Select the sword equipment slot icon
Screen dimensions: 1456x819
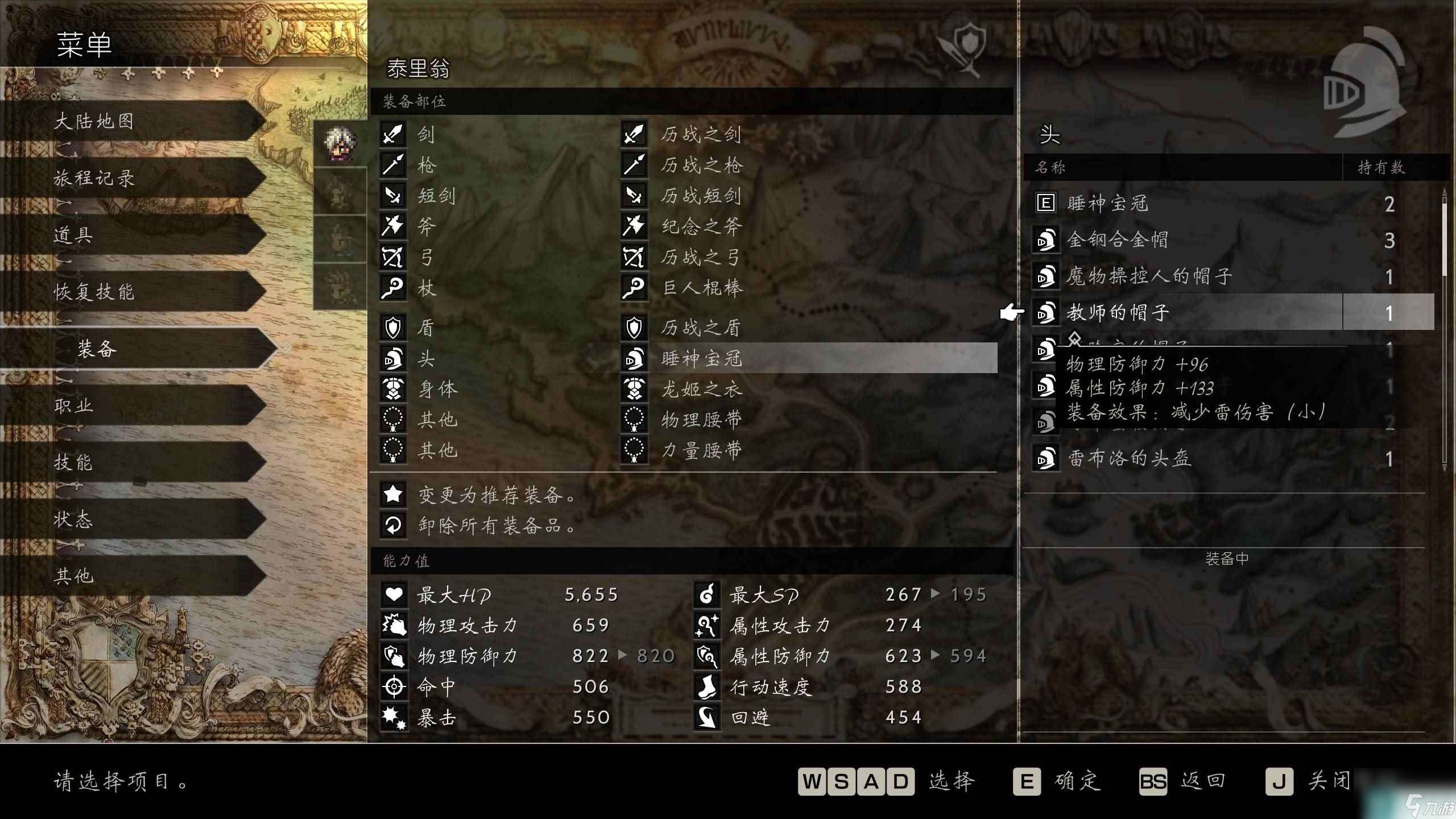[394, 135]
